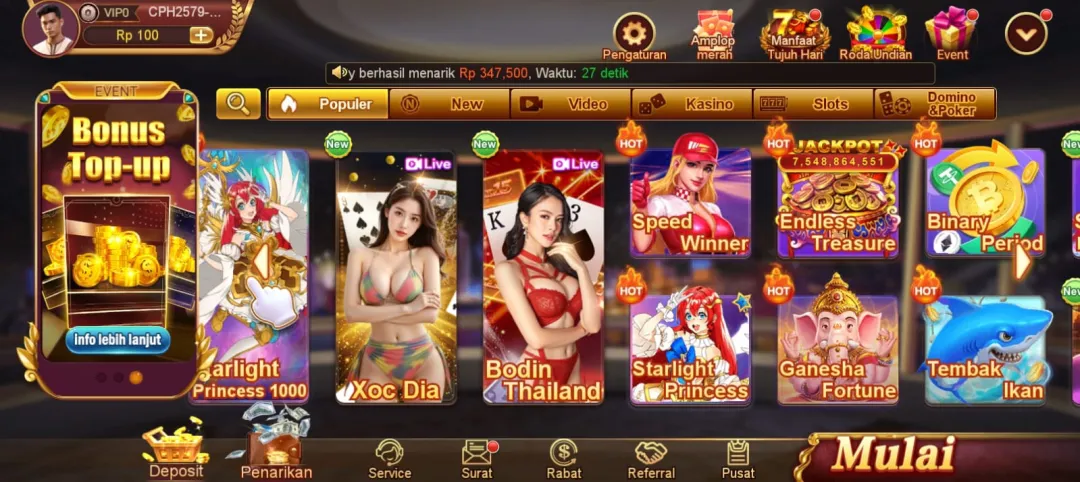
Task: Switch to the Video tab
Action: point(570,104)
